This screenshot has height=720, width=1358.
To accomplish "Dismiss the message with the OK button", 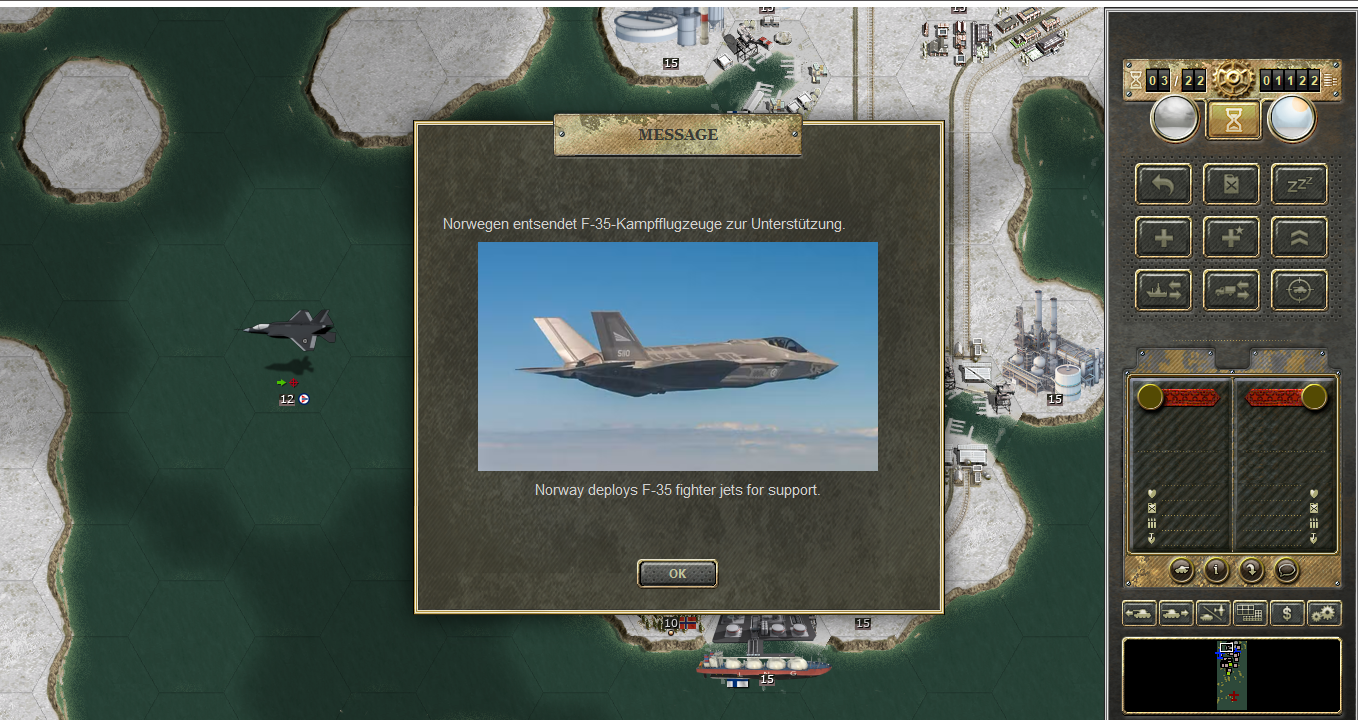I will (677, 573).
